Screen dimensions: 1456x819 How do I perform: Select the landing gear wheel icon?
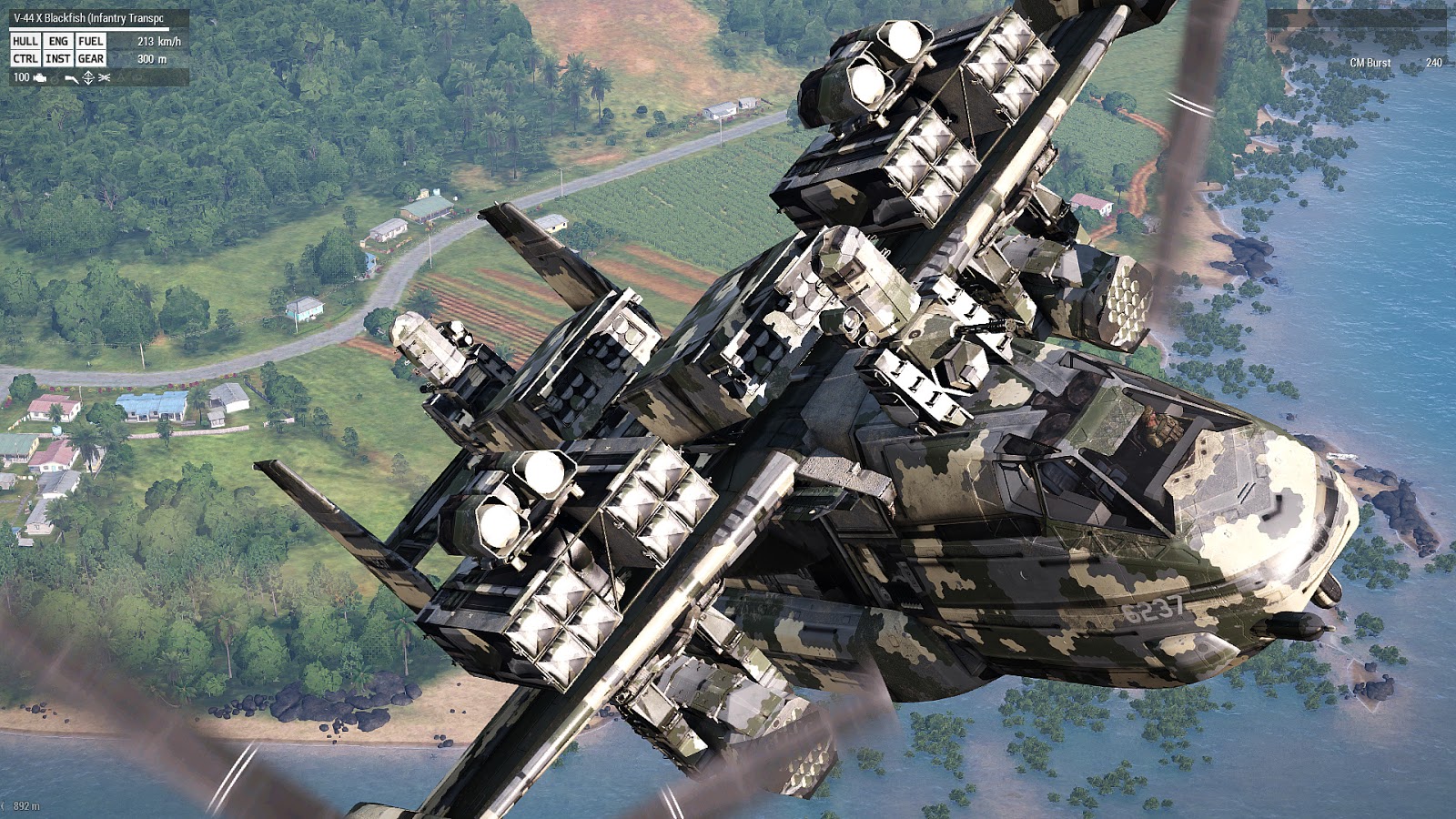(55, 78)
